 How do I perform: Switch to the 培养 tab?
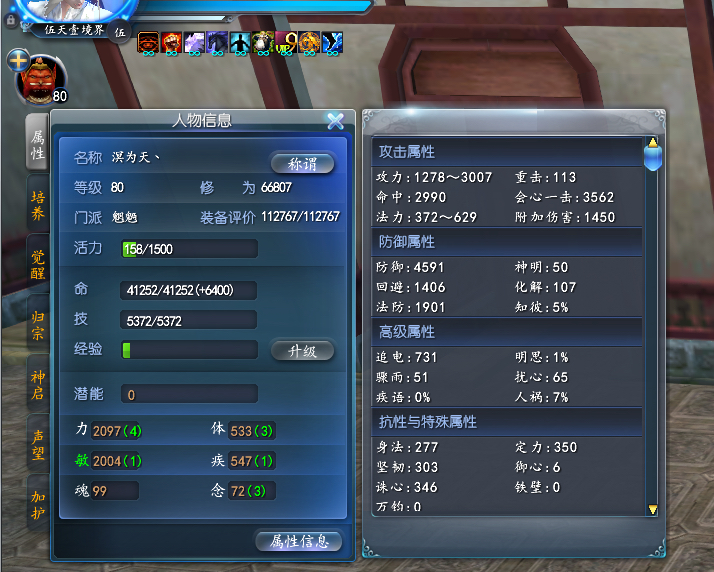37,204
